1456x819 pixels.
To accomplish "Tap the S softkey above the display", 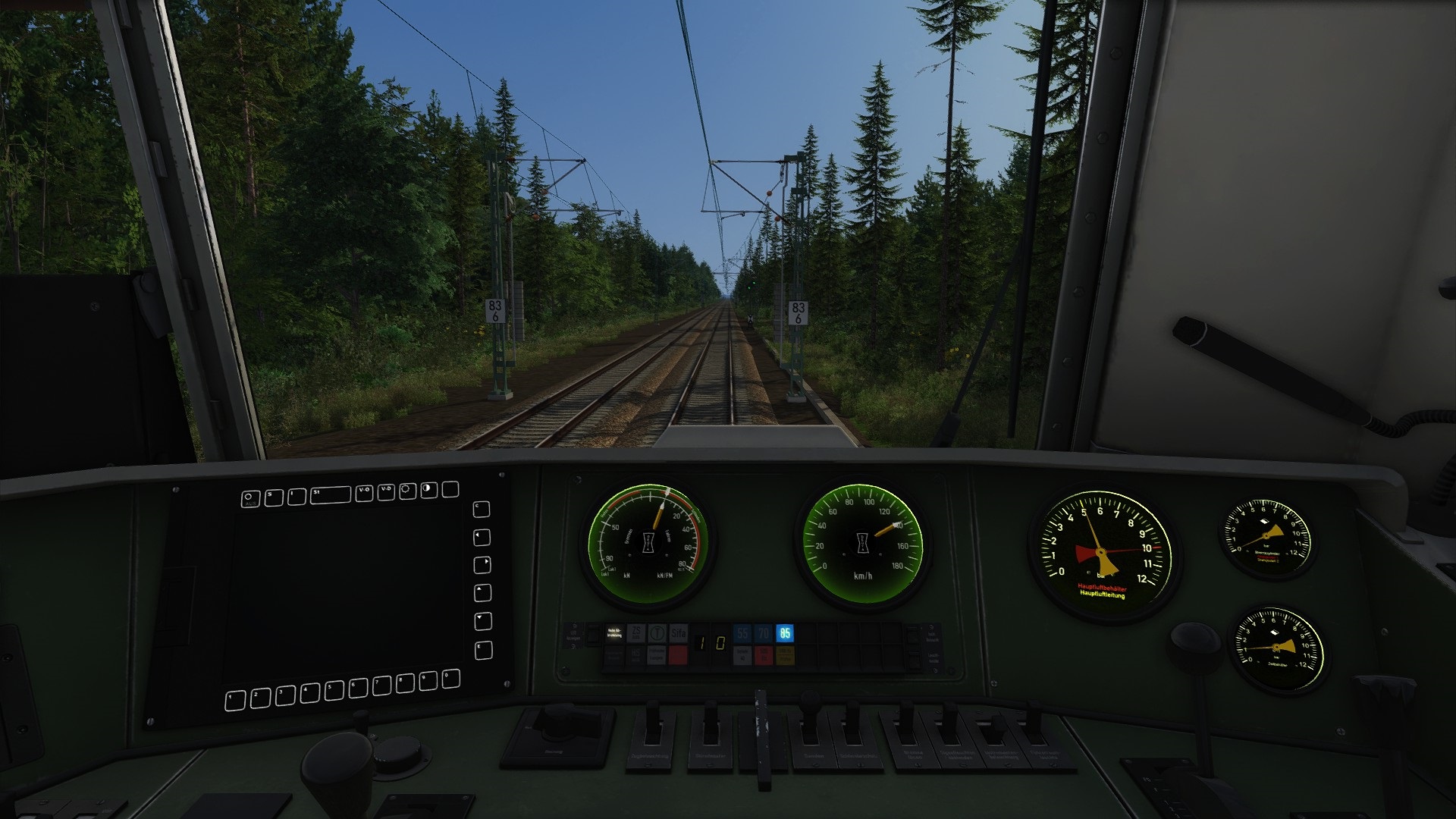I will pos(274,497).
